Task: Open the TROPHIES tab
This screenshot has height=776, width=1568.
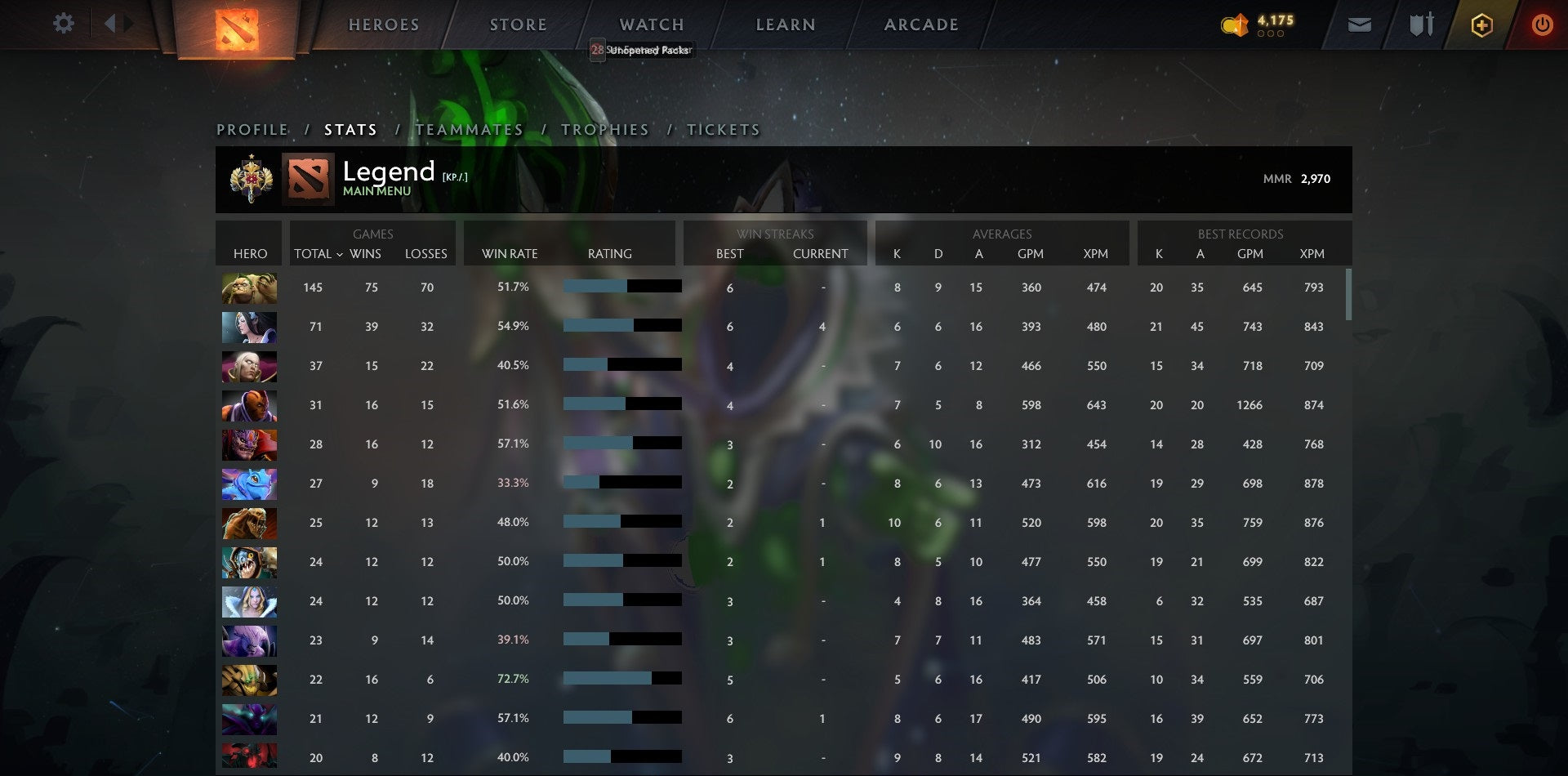Action: (x=604, y=129)
